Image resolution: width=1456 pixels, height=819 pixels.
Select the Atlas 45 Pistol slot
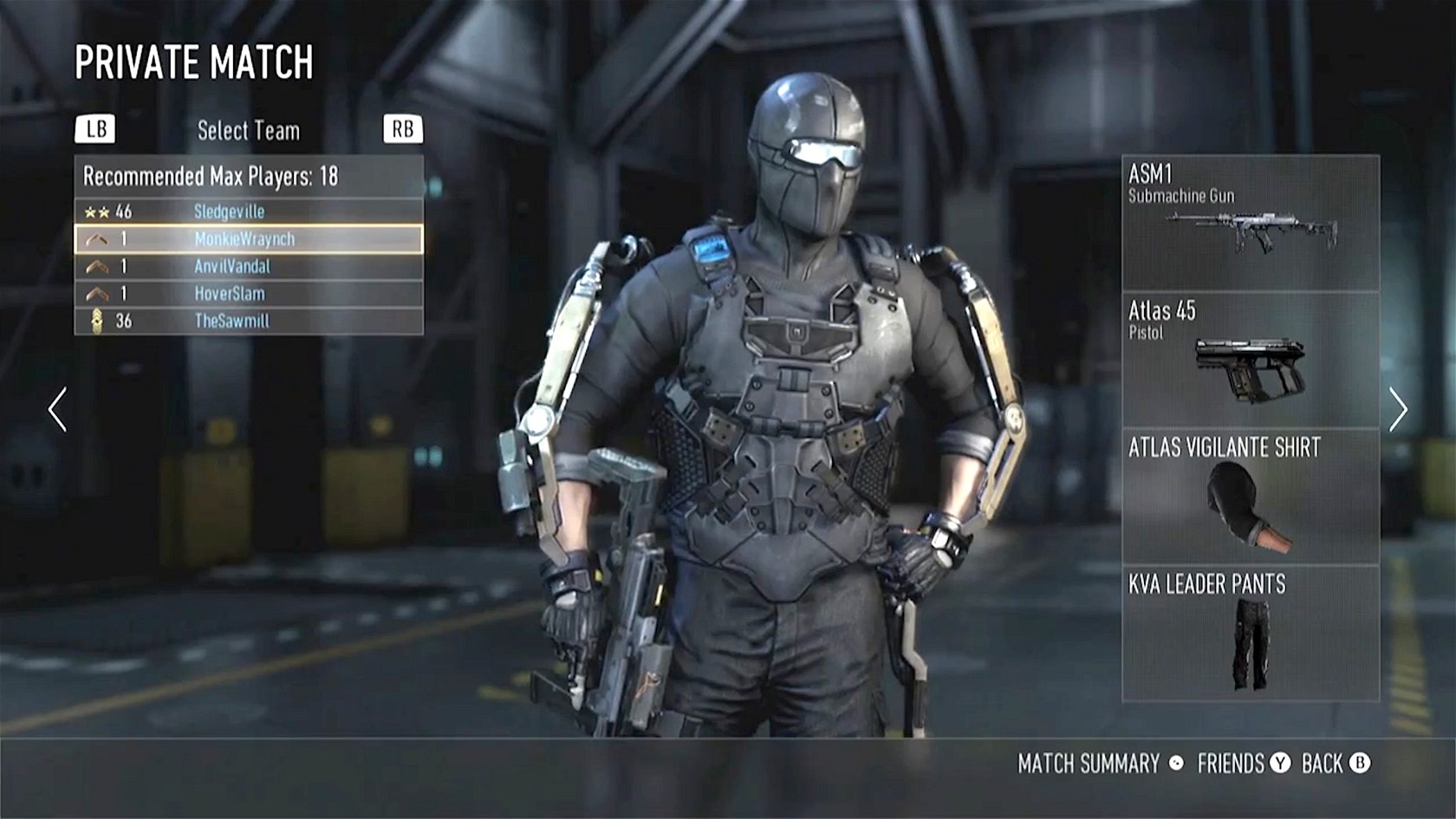coord(1250,360)
